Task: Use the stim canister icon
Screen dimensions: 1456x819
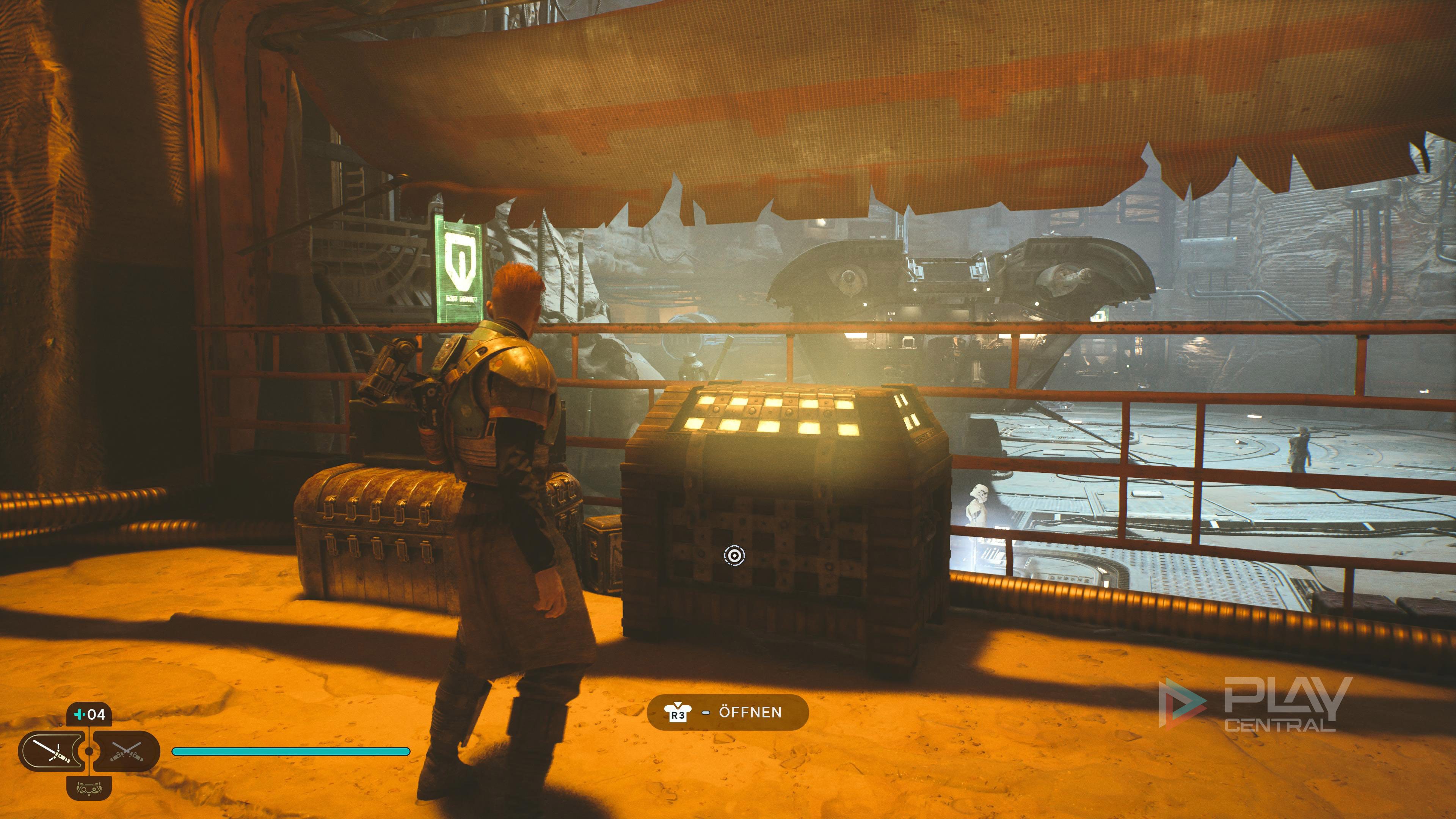Action: pyautogui.click(x=89, y=715)
